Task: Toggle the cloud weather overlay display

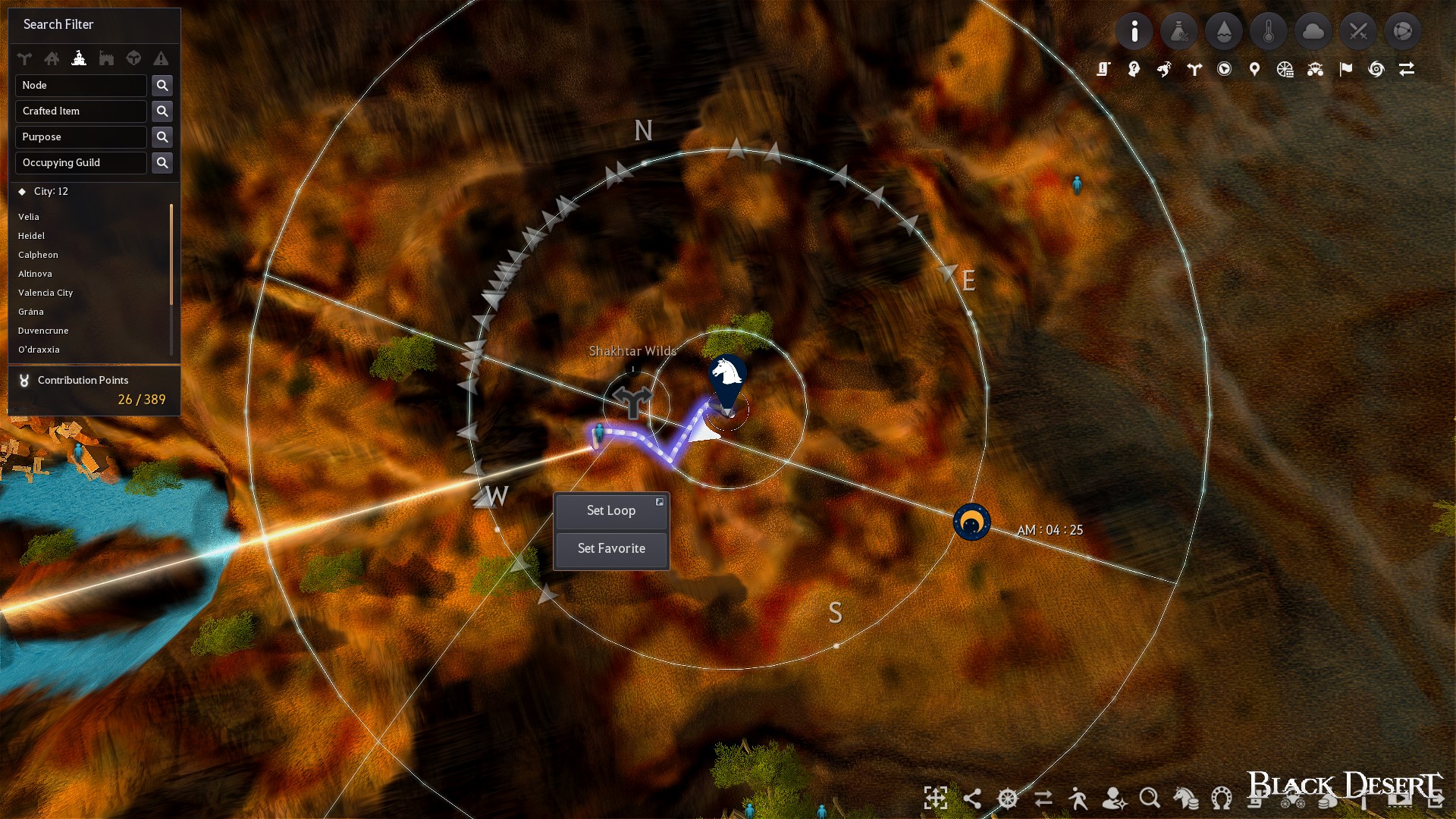Action: pyautogui.click(x=1313, y=31)
